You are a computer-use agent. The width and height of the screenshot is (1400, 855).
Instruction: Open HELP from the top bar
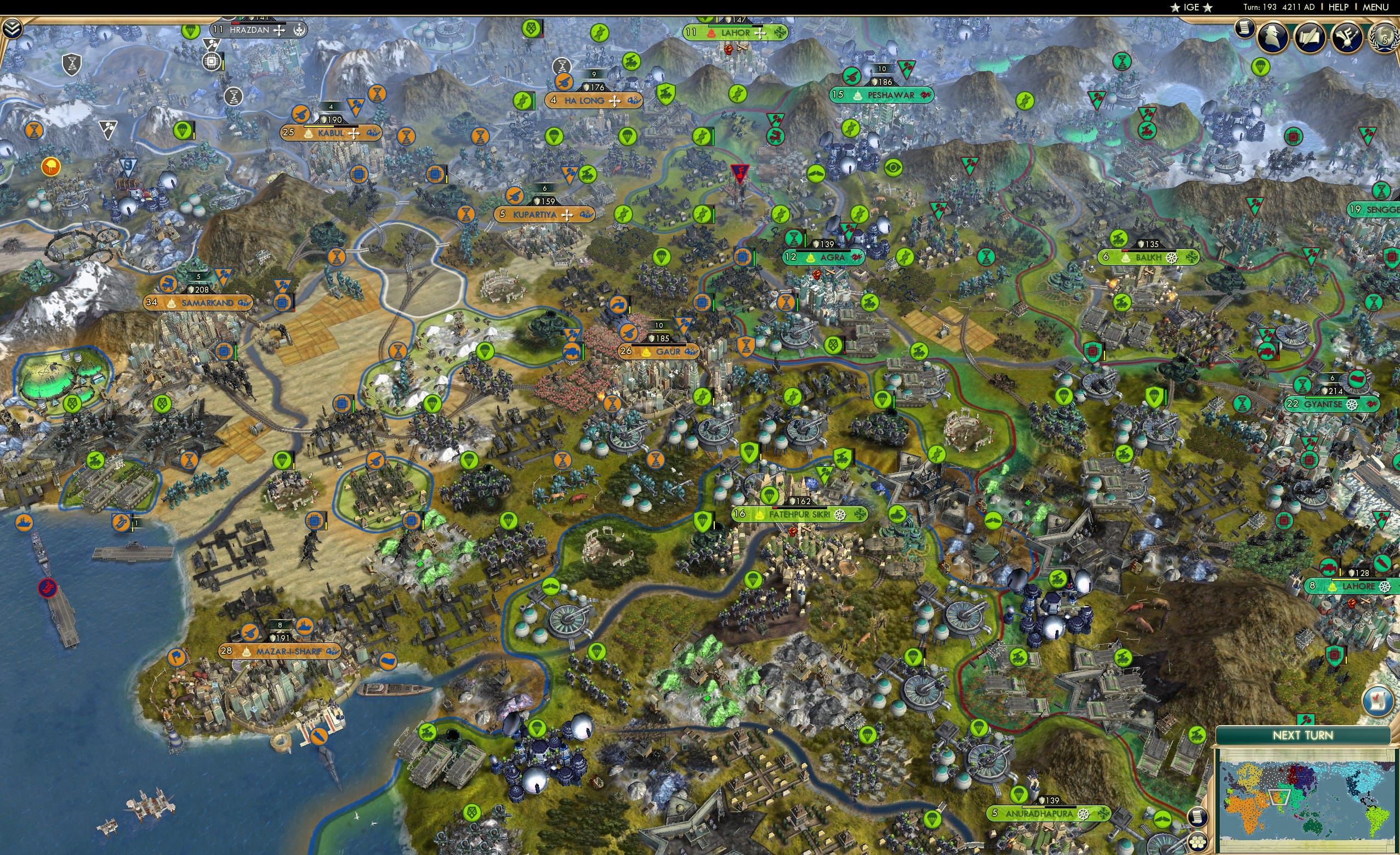click(1339, 7)
